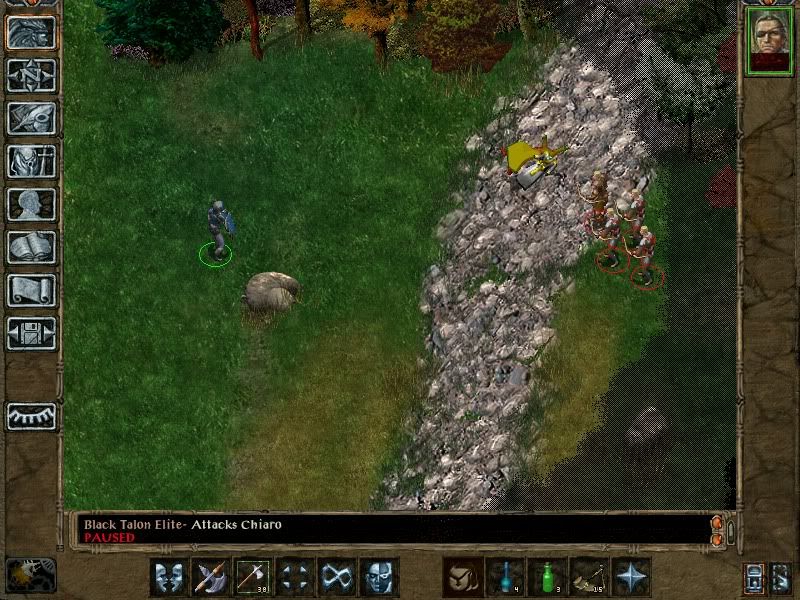Screen dimensions: 800x600
Task: Click the rest button with the closed eye
Action: point(31,416)
